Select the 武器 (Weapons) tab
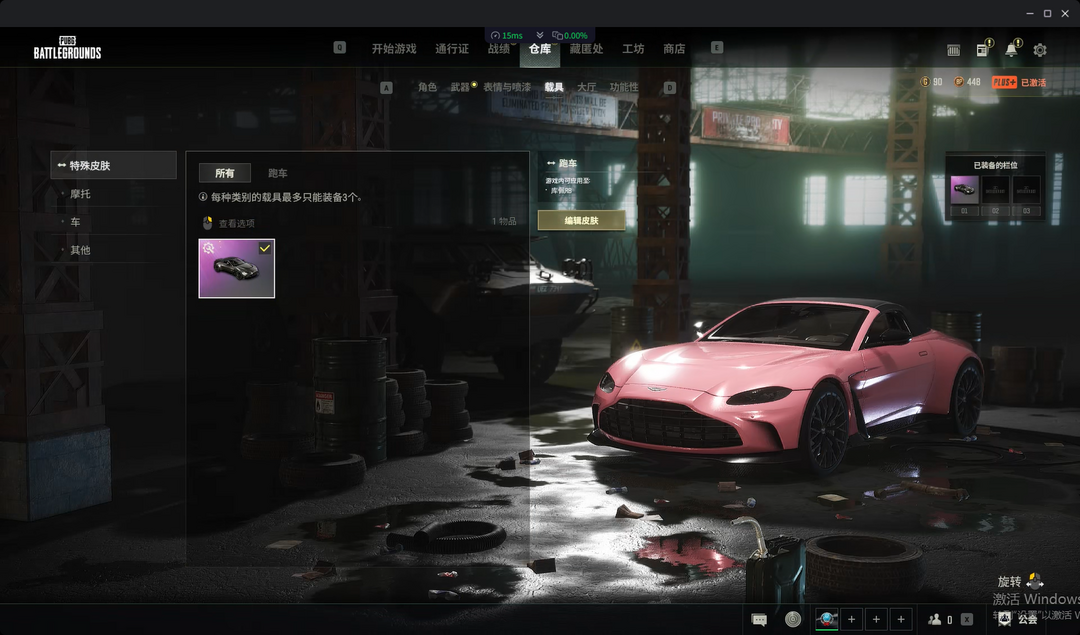 (460, 88)
